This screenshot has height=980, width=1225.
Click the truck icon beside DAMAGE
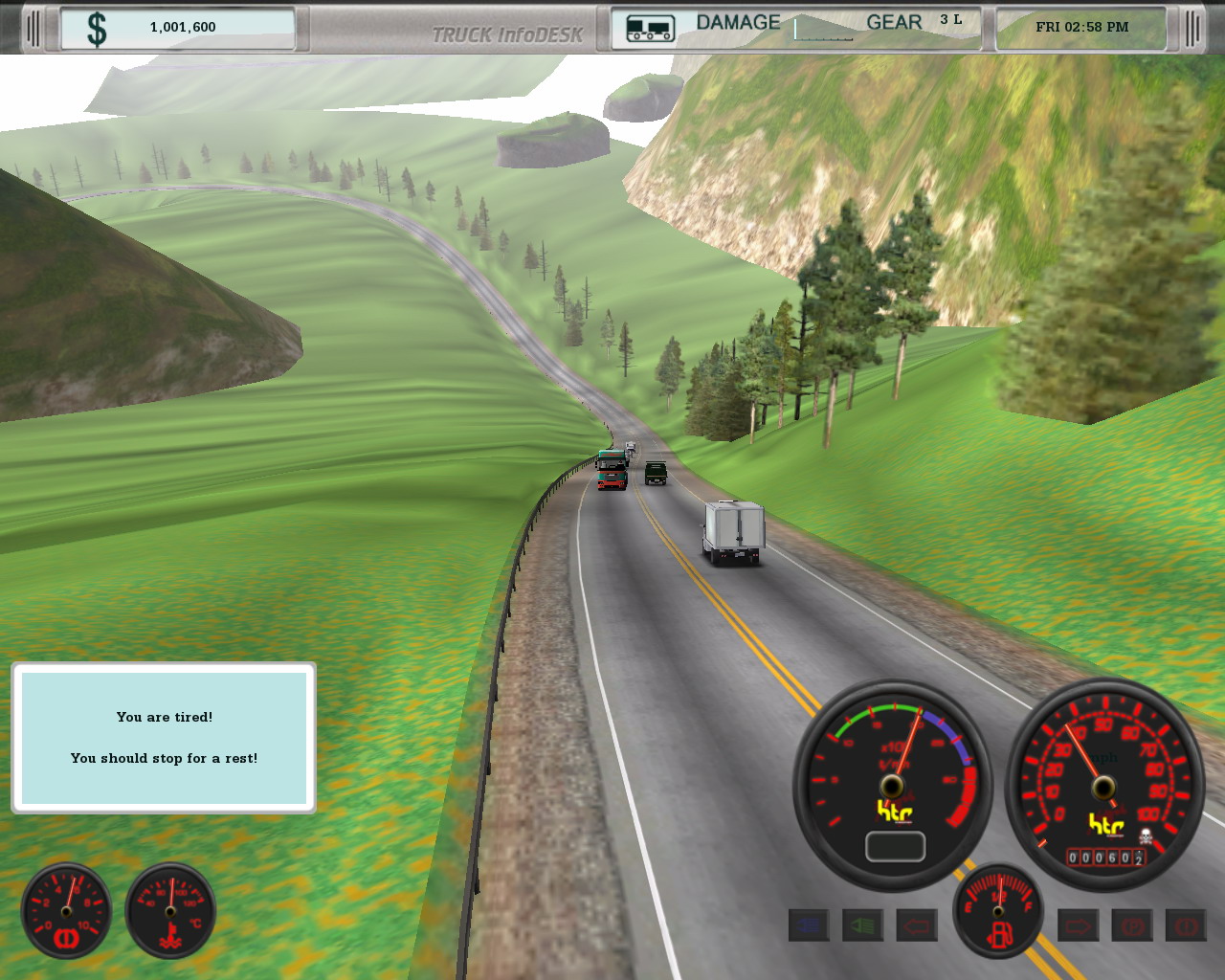pos(650,29)
